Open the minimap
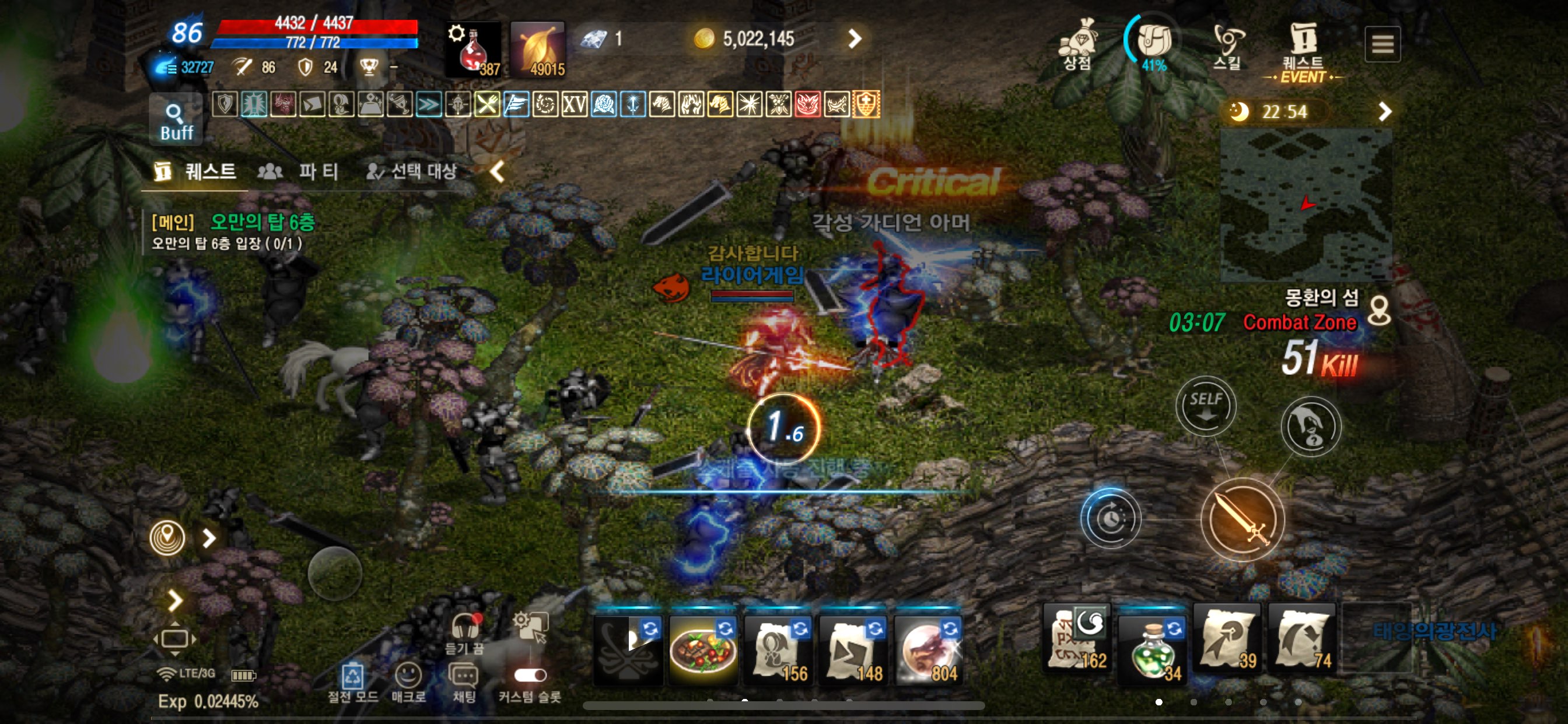Screen dimensions: 1568x724 [x=1305, y=205]
